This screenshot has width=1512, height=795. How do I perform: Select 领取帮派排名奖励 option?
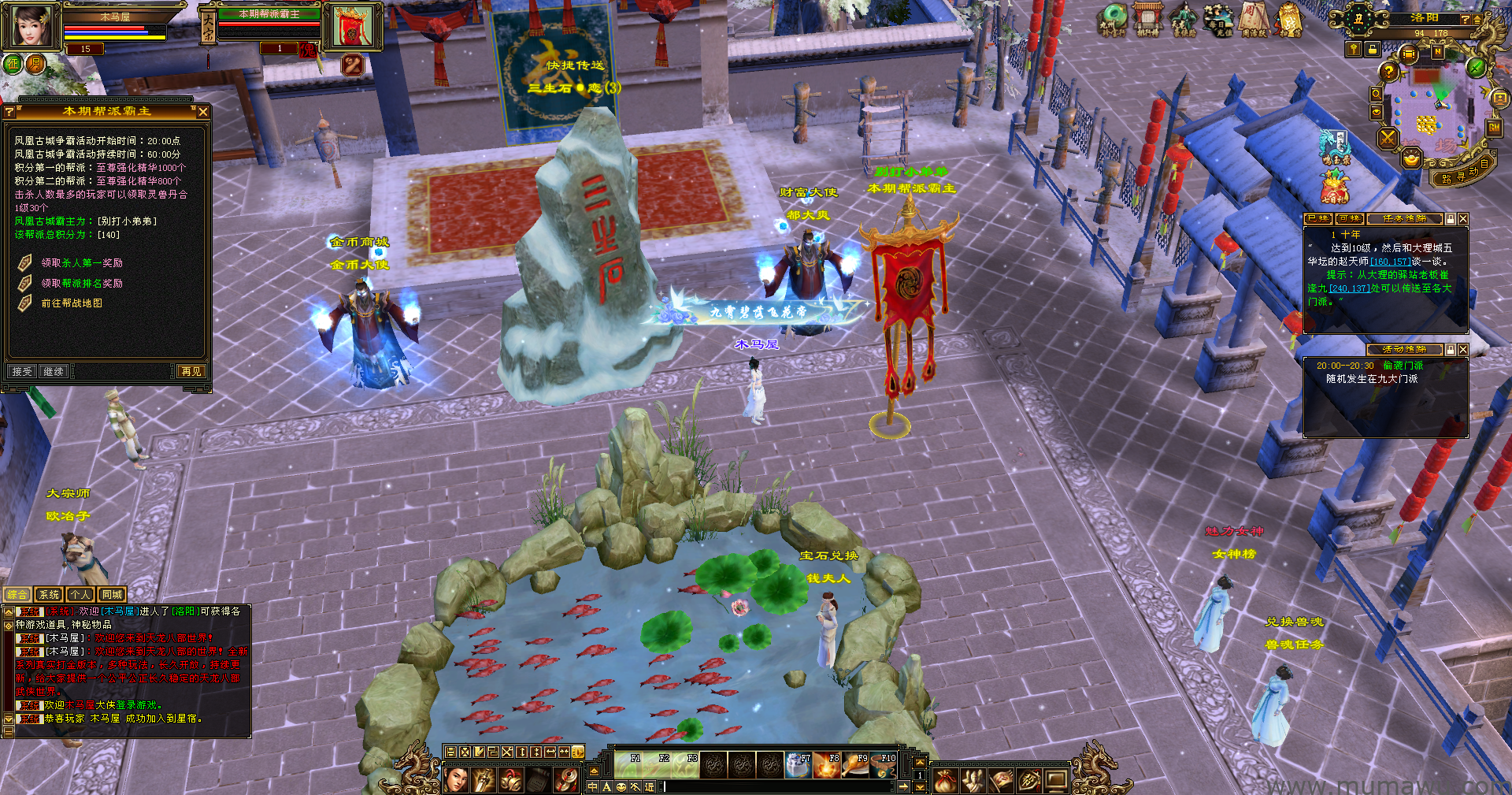pyautogui.click(x=82, y=284)
